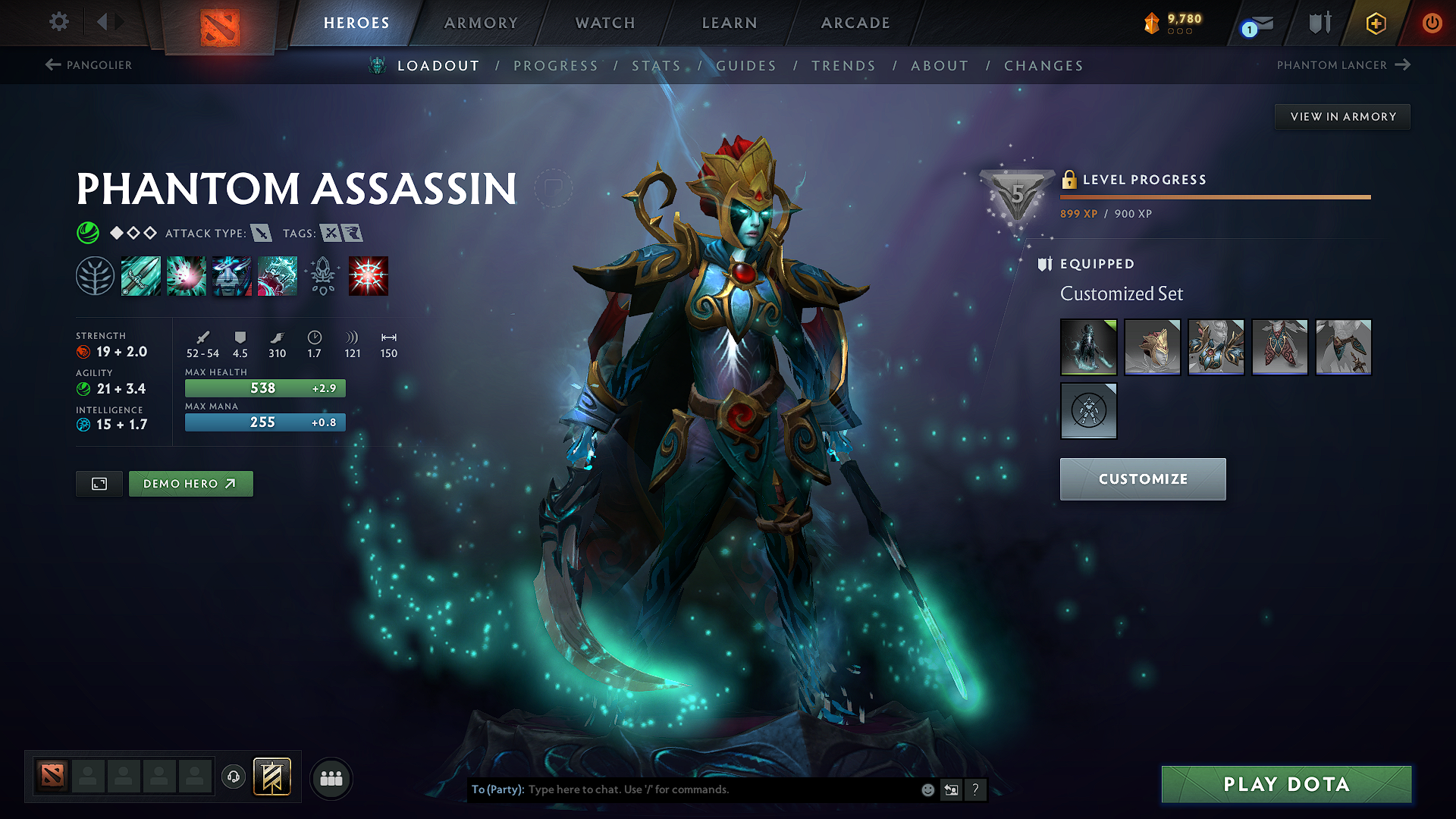Select the Stifling Dagger ability icon
The image size is (1456, 819).
[141, 276]
